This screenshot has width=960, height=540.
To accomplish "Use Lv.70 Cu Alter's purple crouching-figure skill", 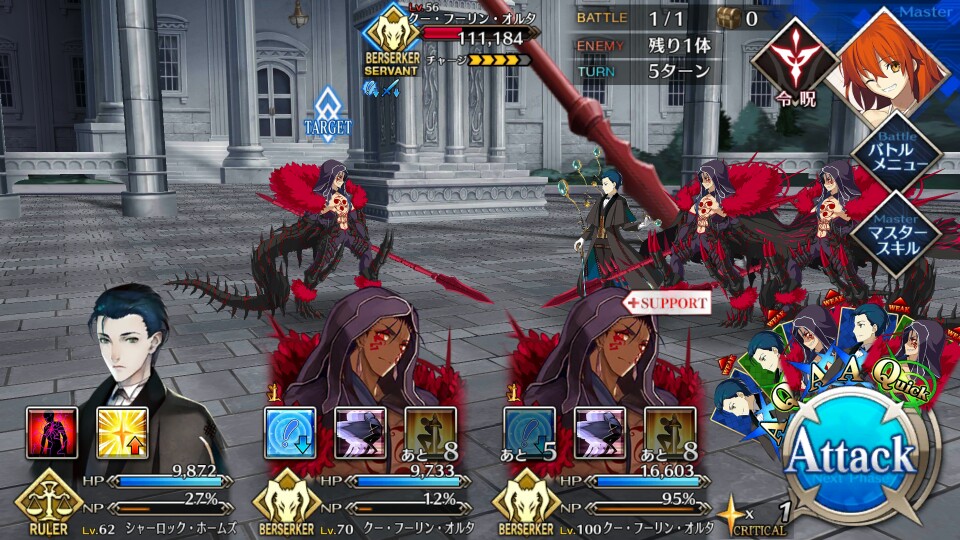I will 360,433.
